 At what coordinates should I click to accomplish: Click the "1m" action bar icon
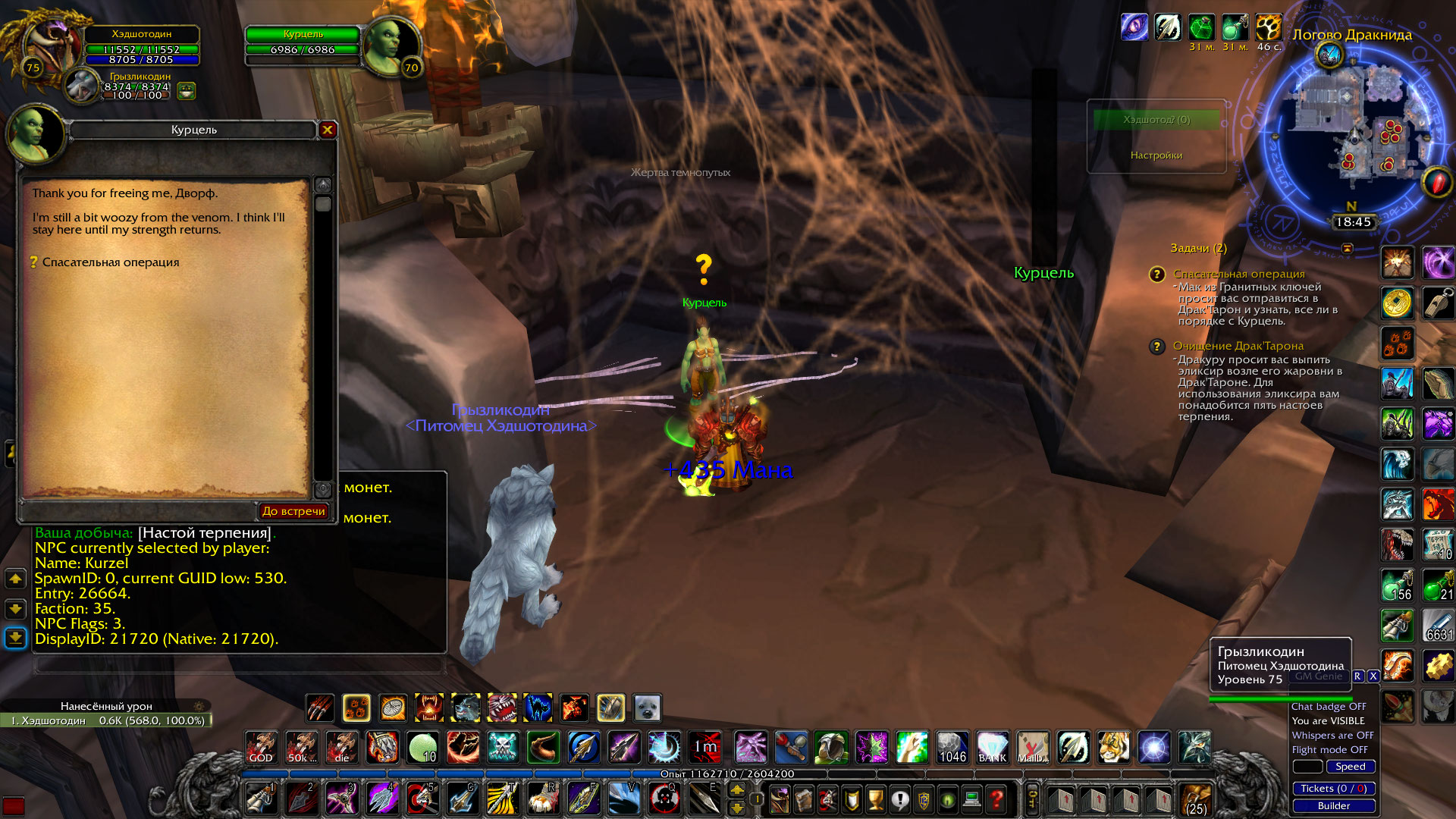(x=705, y=748)
